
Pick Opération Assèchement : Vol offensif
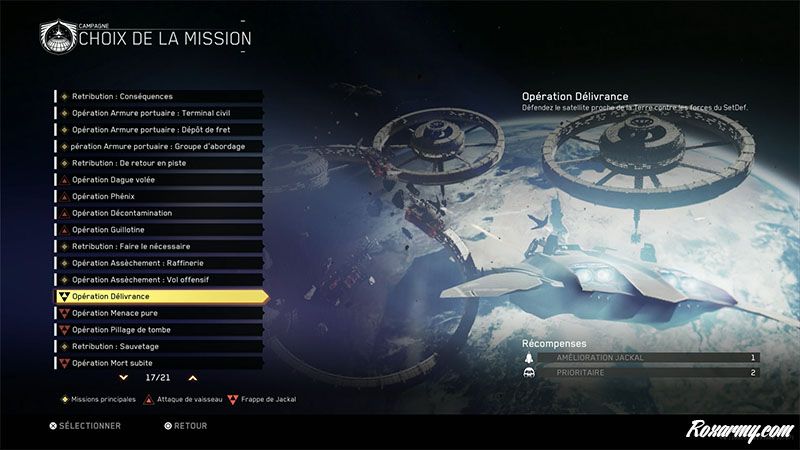(x=160, y=280)
